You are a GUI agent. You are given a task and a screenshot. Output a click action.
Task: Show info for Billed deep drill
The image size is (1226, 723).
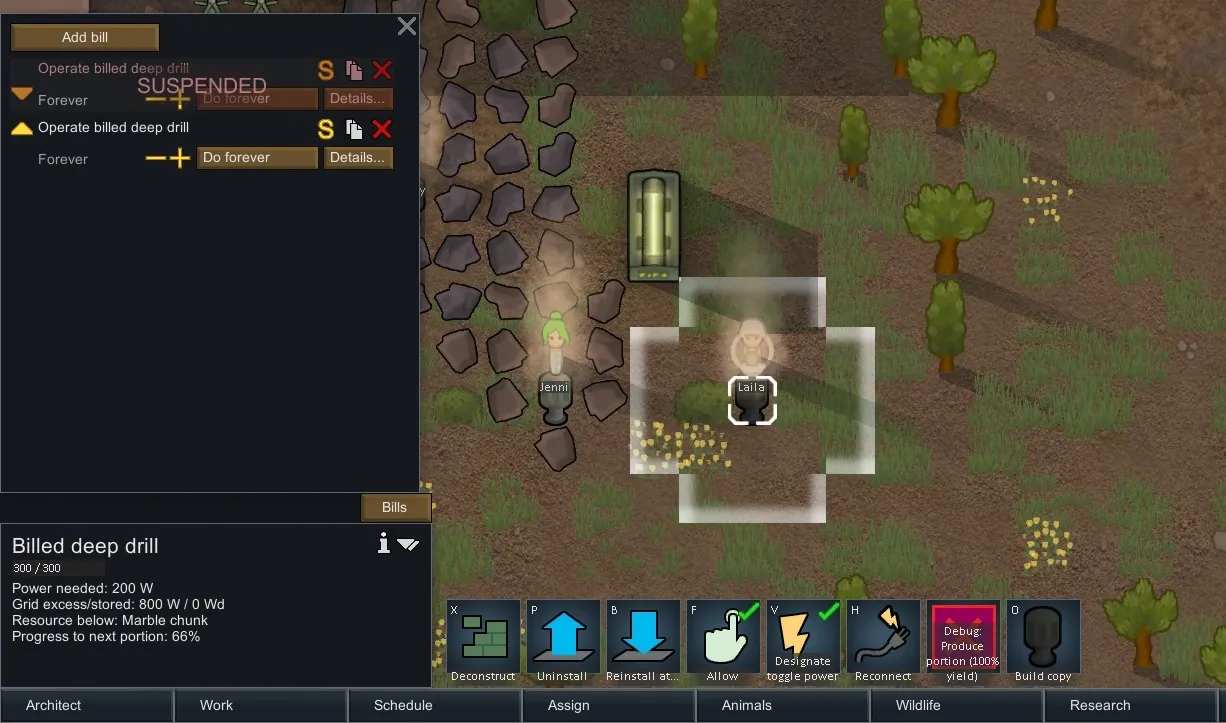pos(383,543)
